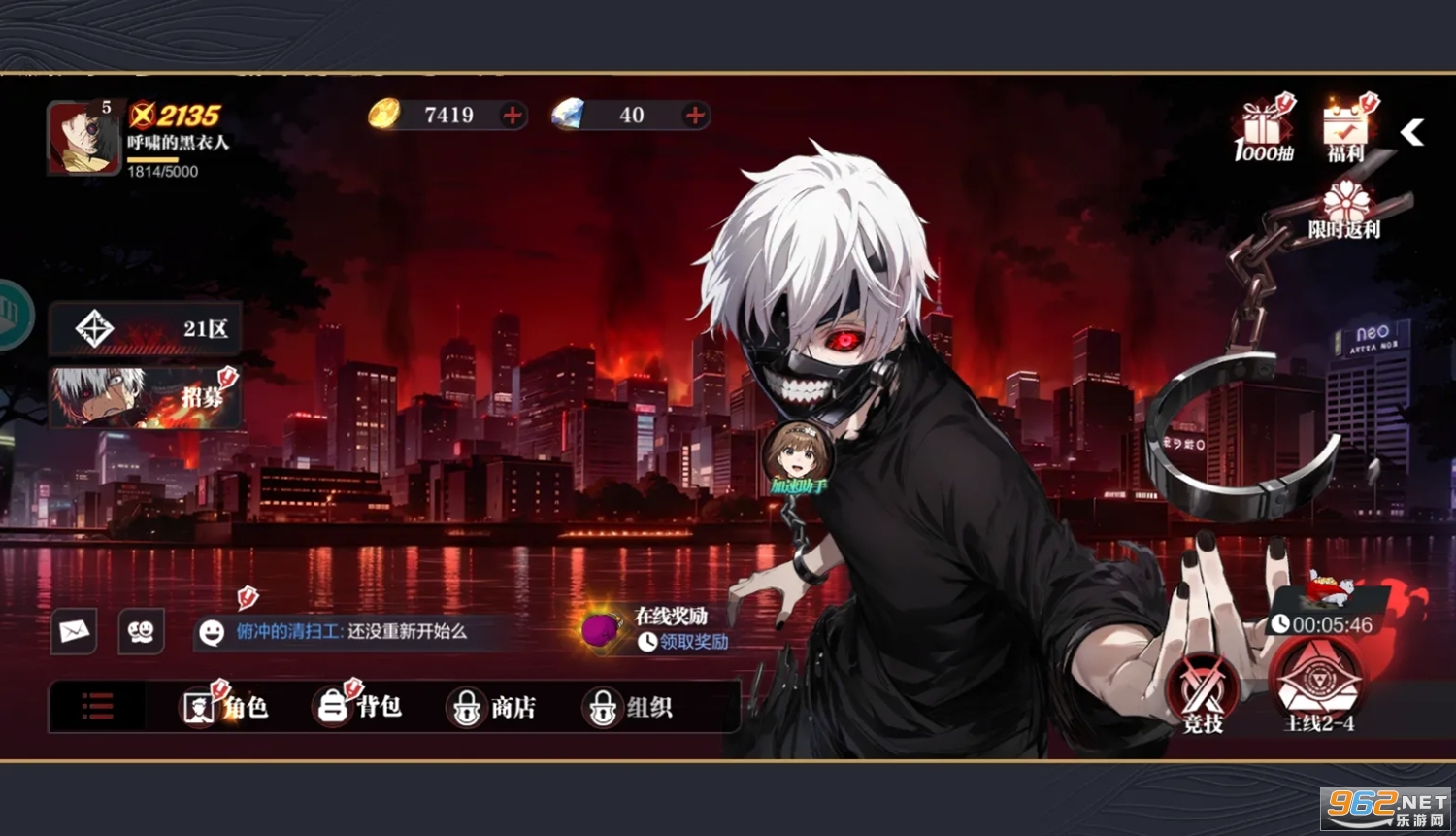Collapse the top-right icons with the arrow

coord(1410,133)
